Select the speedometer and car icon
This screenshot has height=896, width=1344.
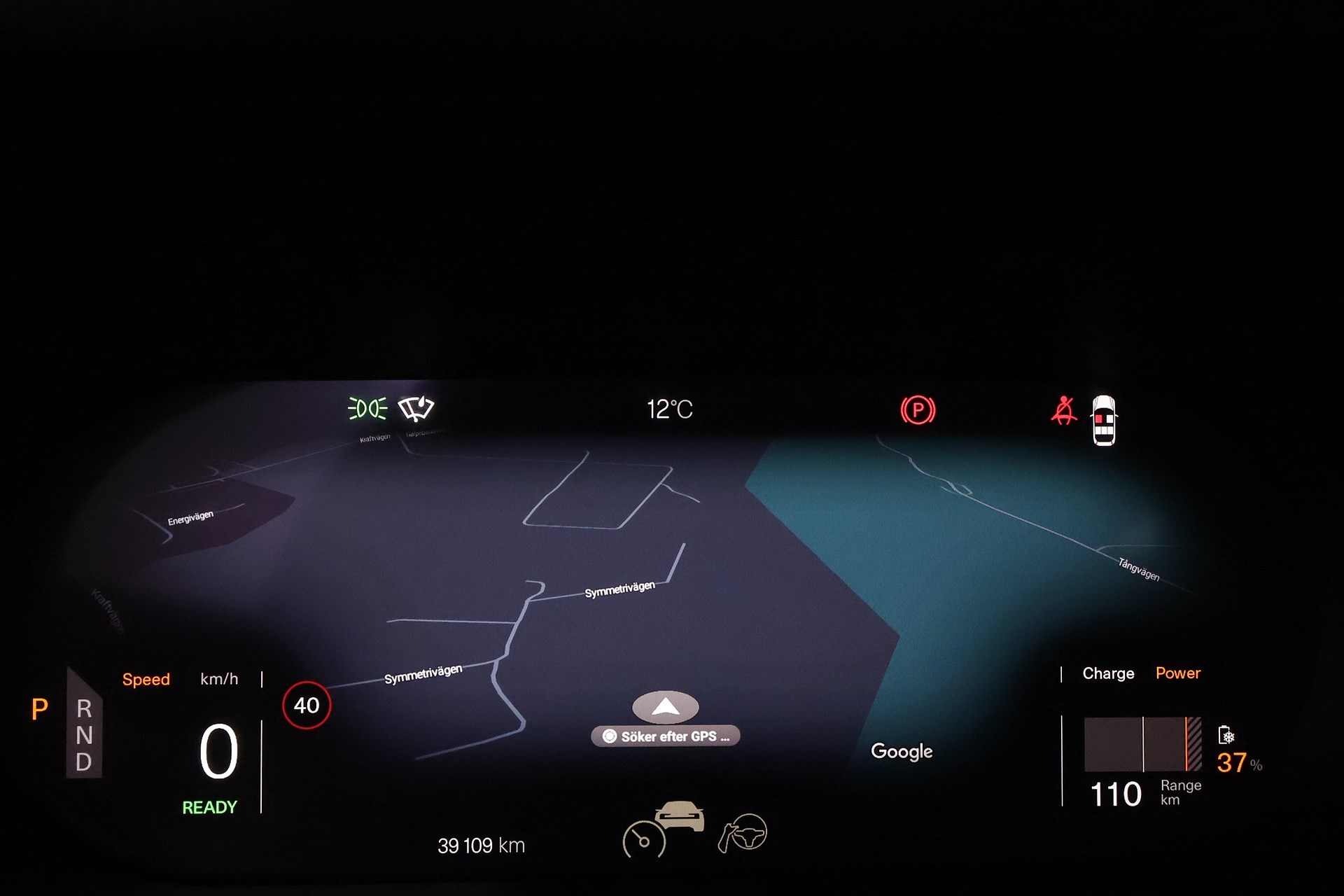coord(663,828)
